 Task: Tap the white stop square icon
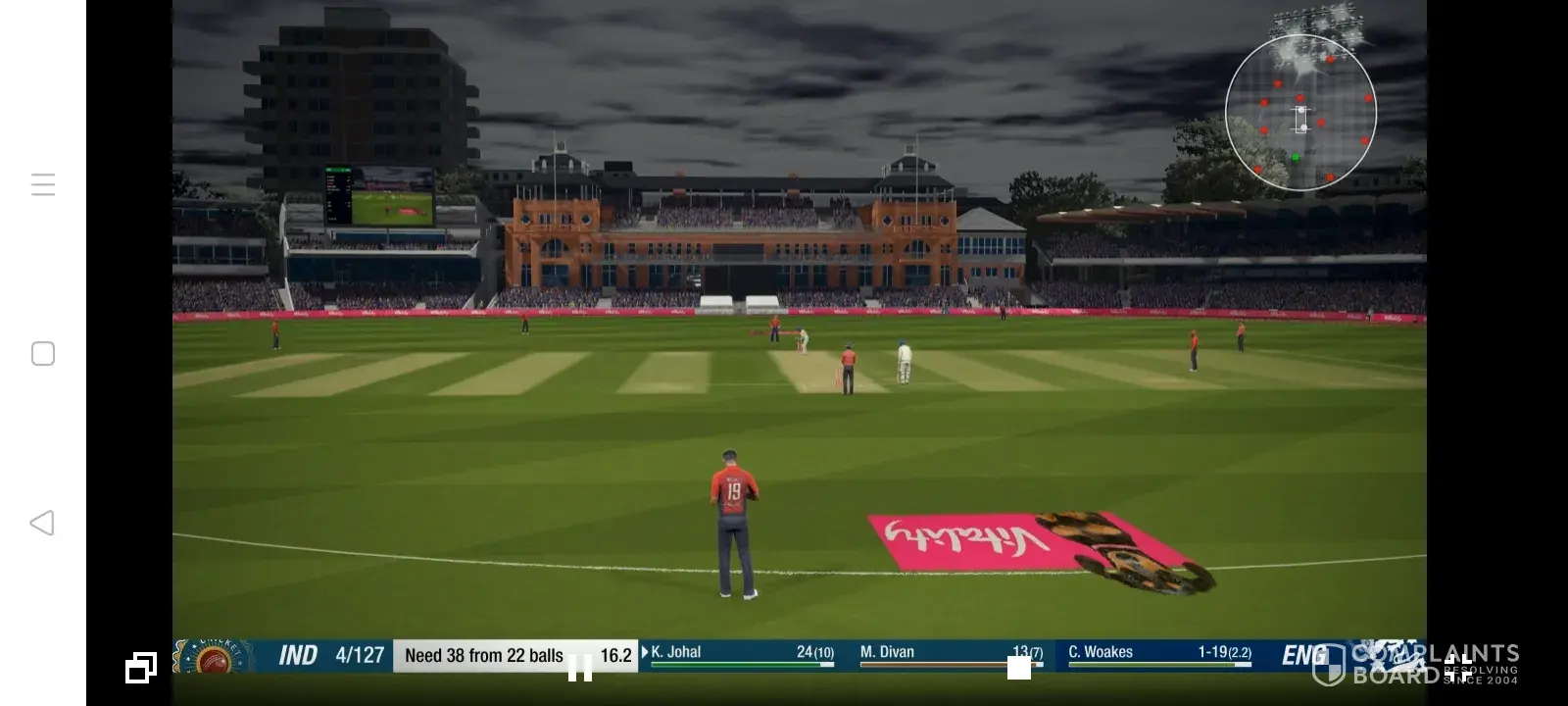(x=1019, y=668)
